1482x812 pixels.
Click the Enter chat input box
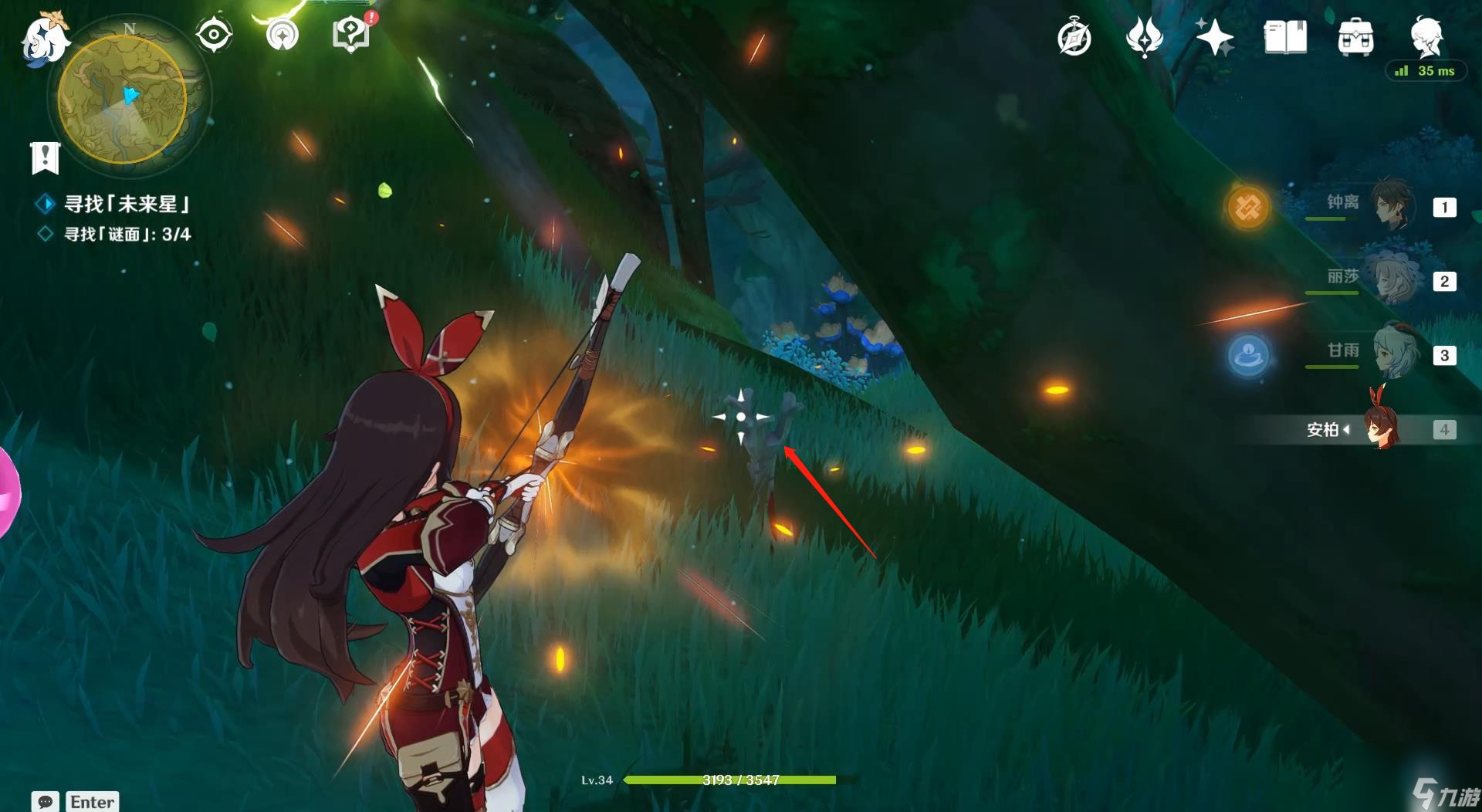tap(93, 801)
